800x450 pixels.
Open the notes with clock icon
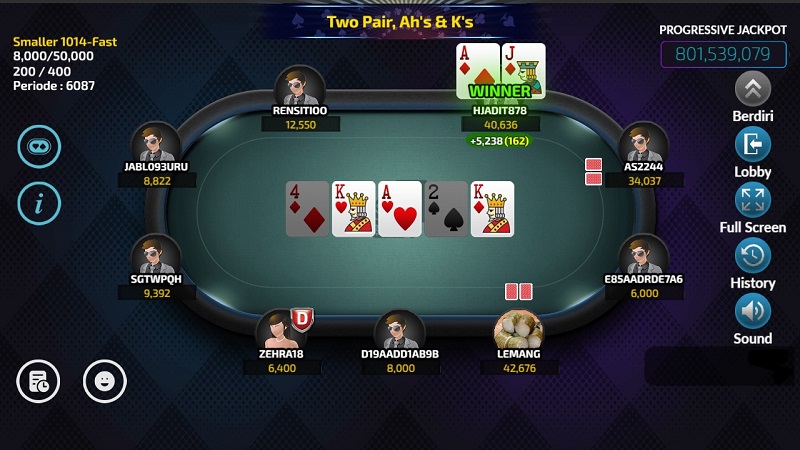(x=38, y=380)
